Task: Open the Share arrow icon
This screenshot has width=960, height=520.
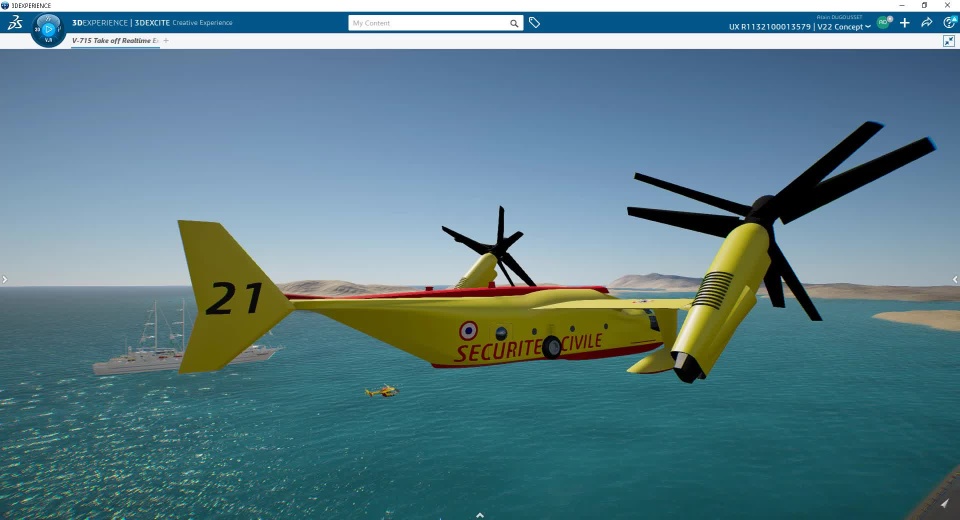Action: click(927, 23)
